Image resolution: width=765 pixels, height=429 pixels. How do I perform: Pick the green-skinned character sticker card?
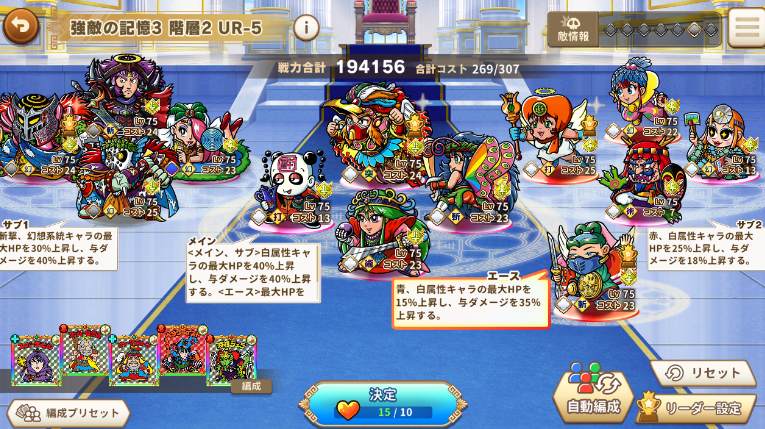231,359
